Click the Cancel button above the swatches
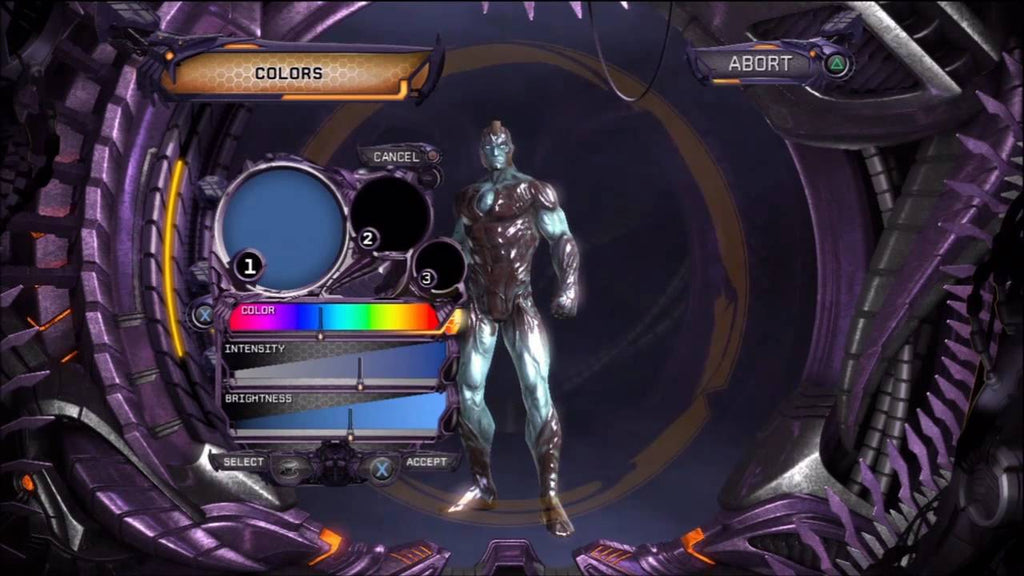Viewport: 1024px width, 576px height. [x=397, y=157]
